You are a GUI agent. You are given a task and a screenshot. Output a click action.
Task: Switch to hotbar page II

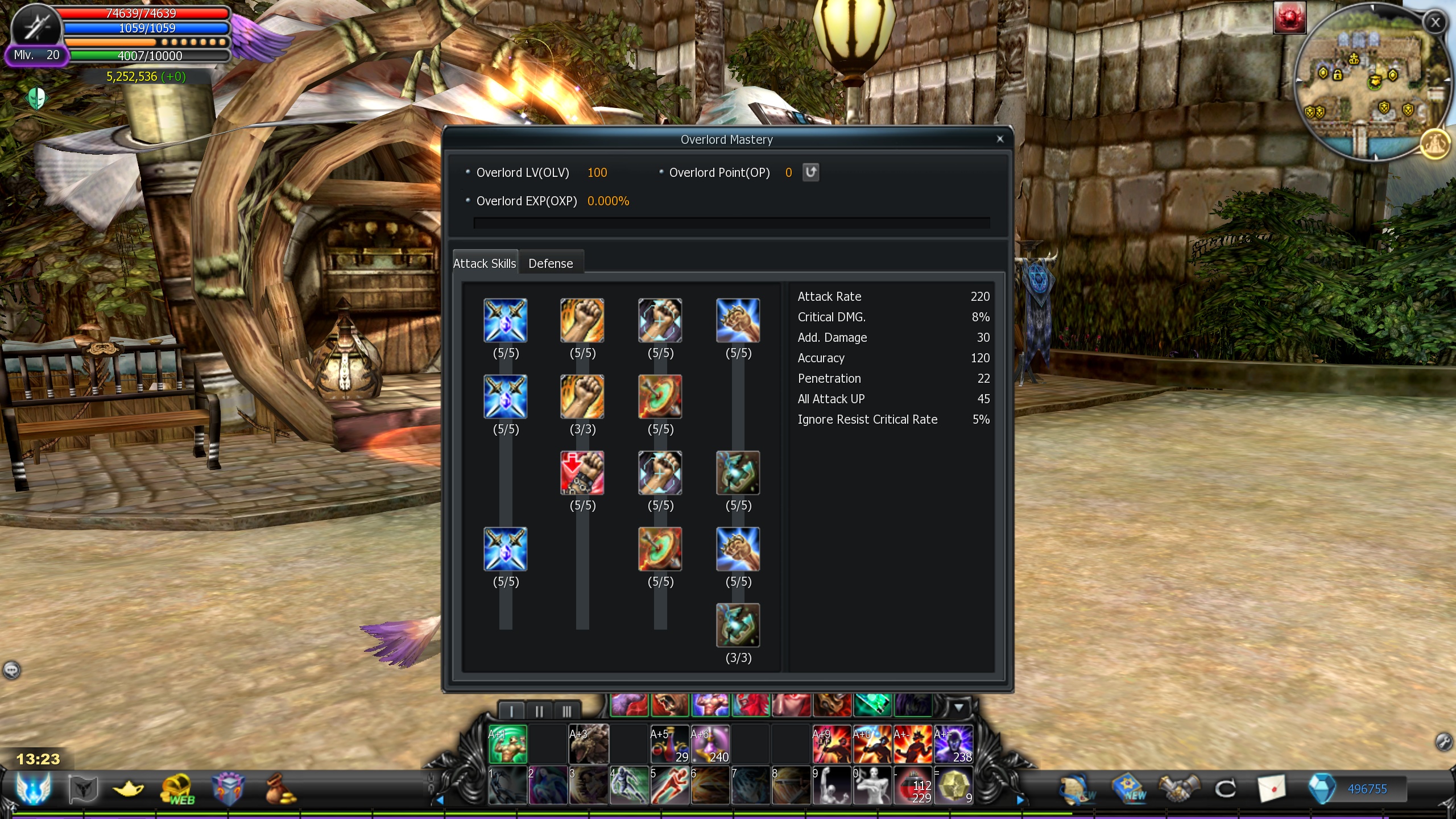539,711
